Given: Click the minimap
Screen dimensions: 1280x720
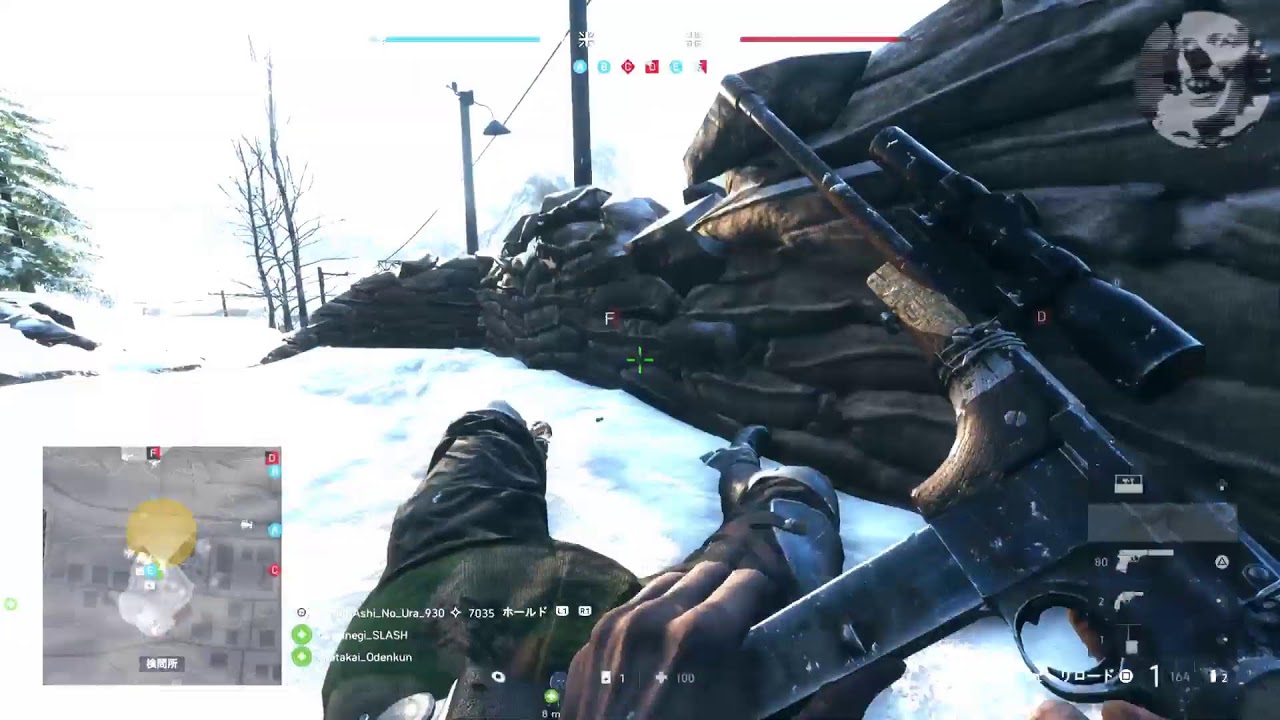Looking at the screenshot, I should (x=162, y=565).
